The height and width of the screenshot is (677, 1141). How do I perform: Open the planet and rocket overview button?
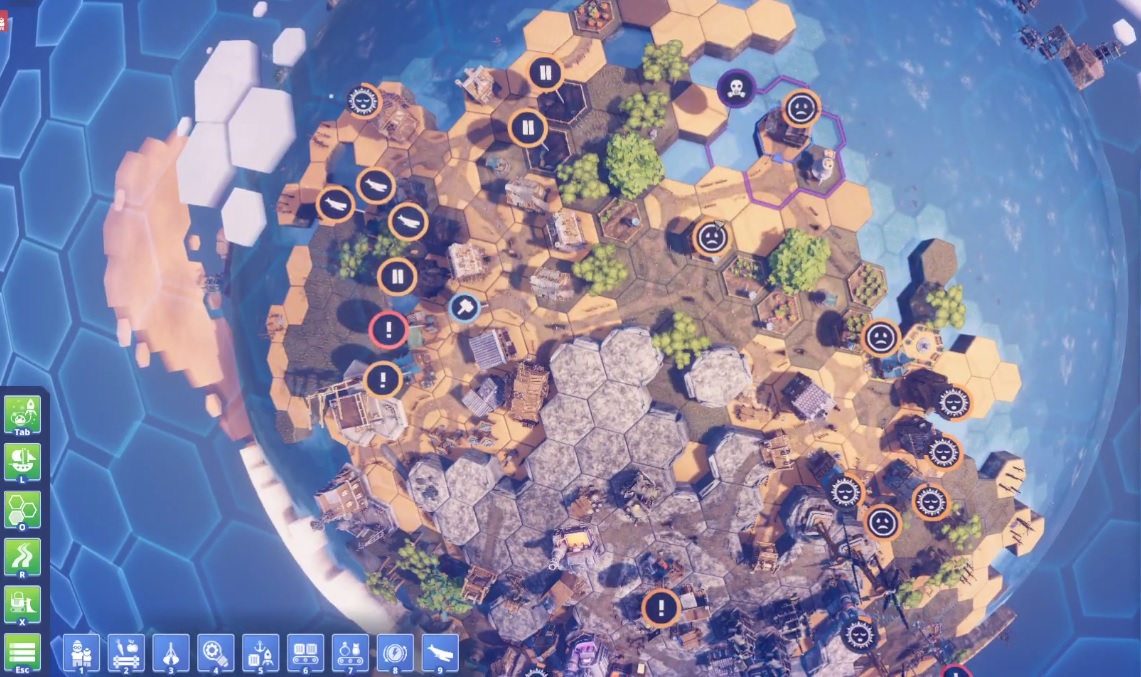coord(23,413)
